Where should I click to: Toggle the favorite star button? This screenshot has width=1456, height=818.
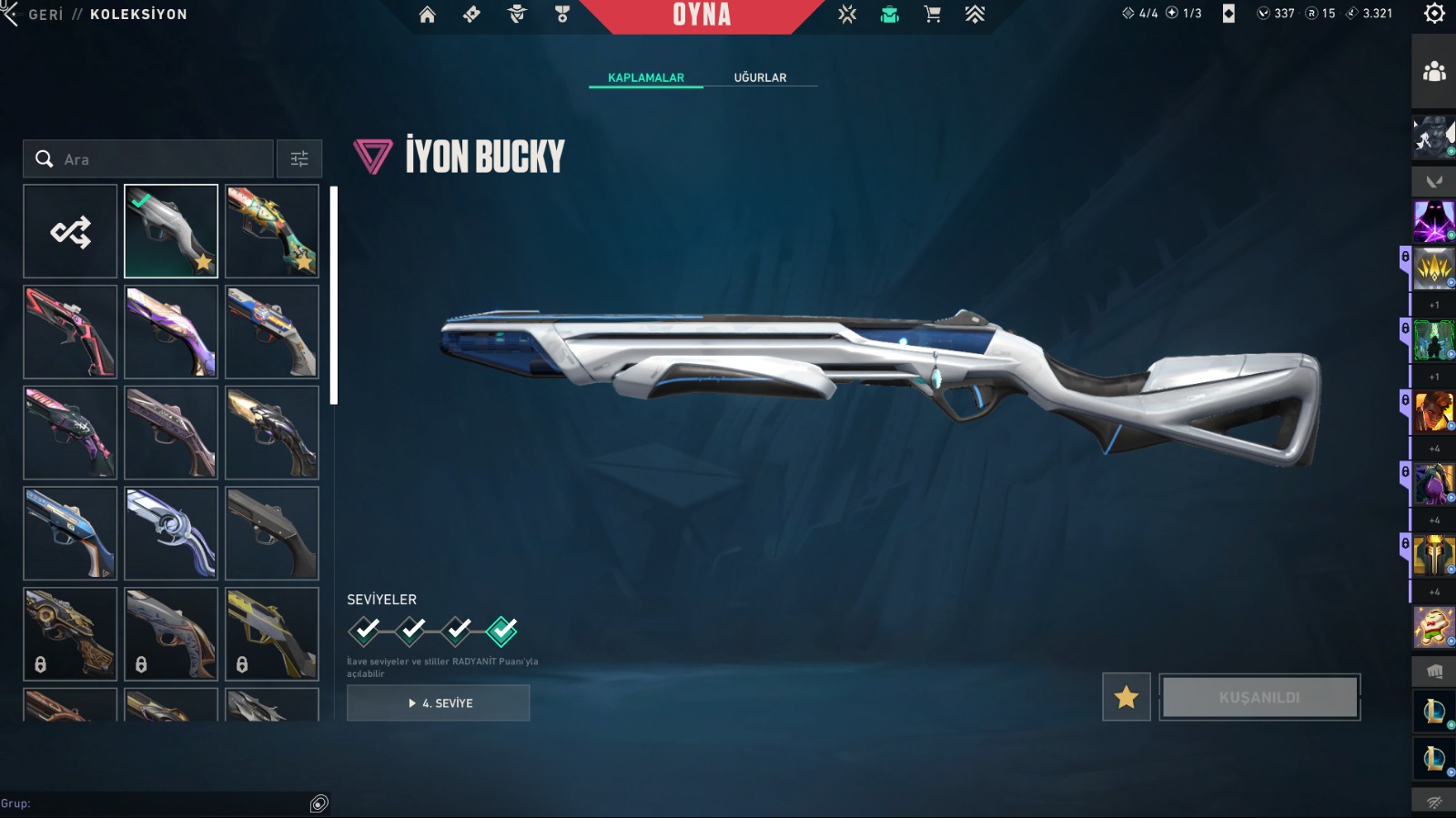[1126, 698]
